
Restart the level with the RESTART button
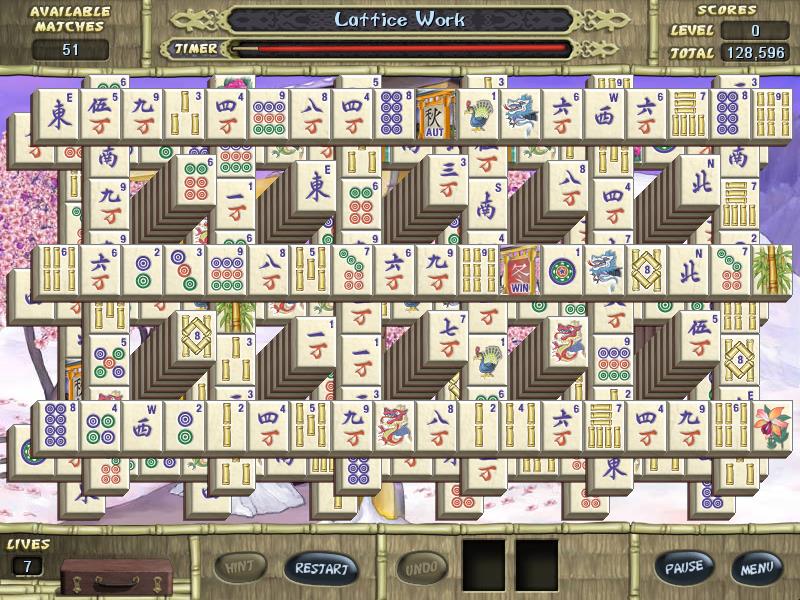click(321, 568)
